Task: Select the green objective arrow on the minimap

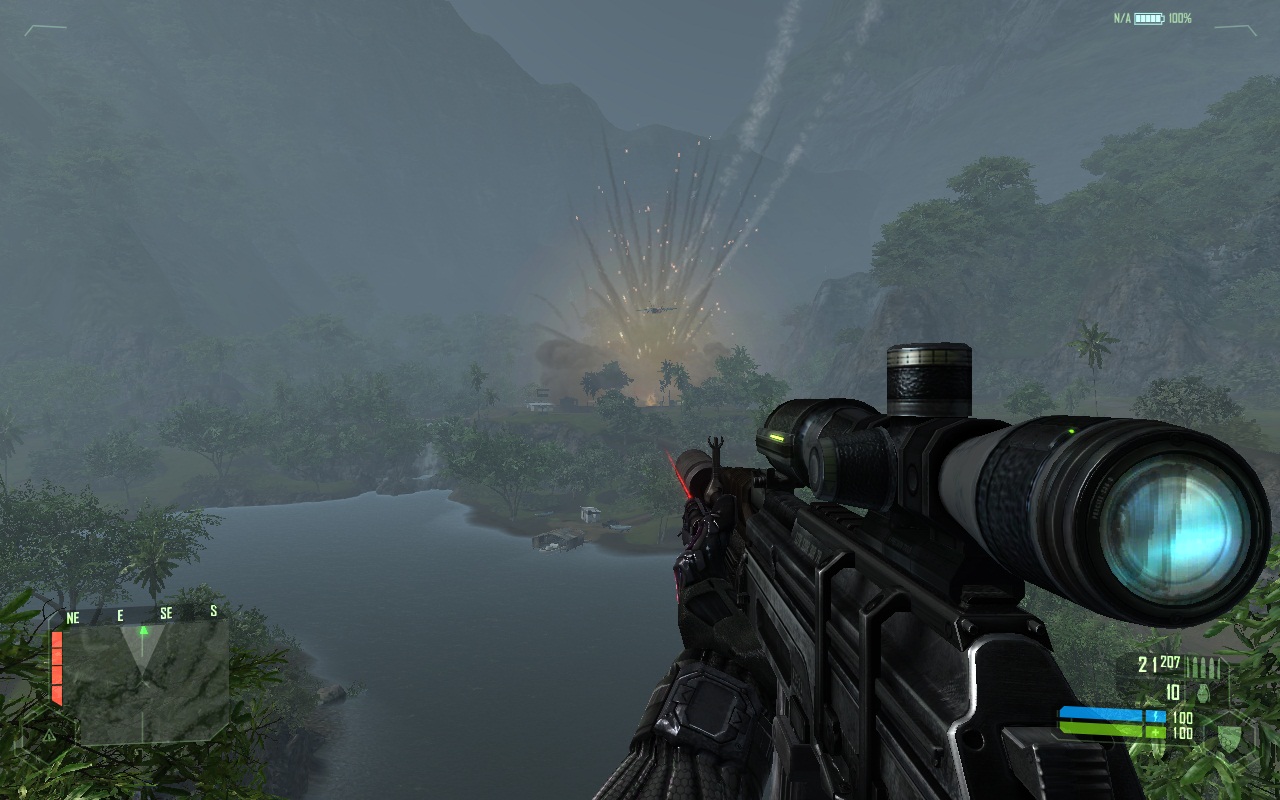Action: coord(143,631)
